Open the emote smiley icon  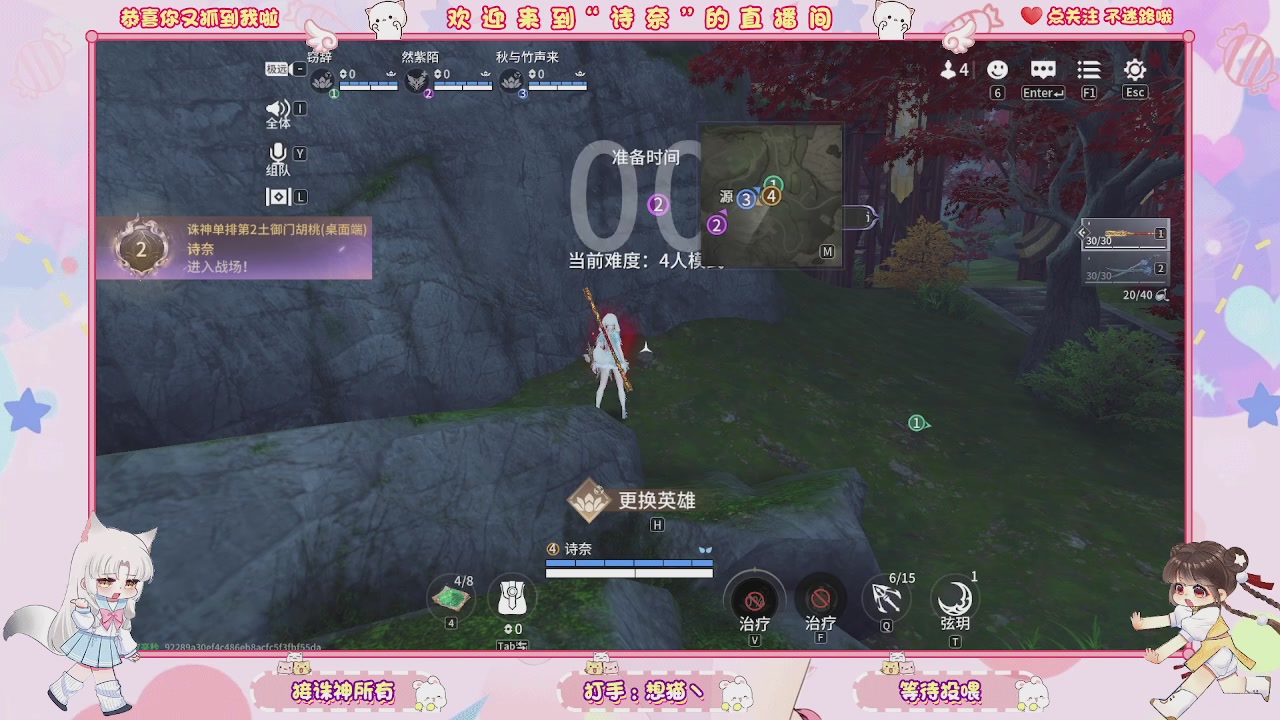click(x=996, y=70)
